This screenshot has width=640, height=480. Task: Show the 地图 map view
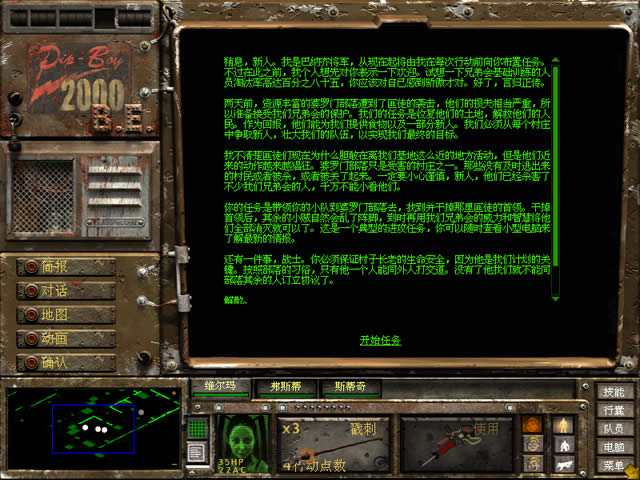[x=66, y=315]
